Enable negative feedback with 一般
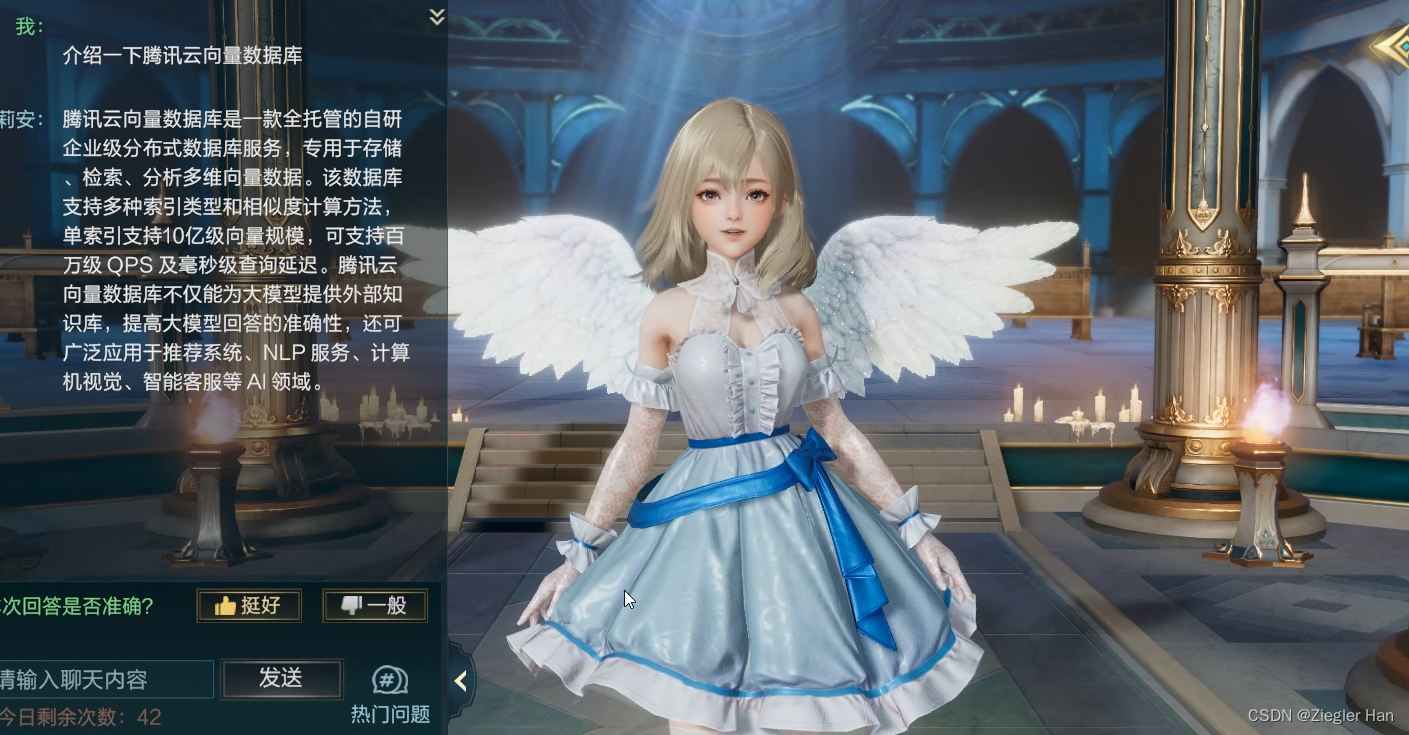This screenshot has width=1409, height=735. click(x=375, y=604)
